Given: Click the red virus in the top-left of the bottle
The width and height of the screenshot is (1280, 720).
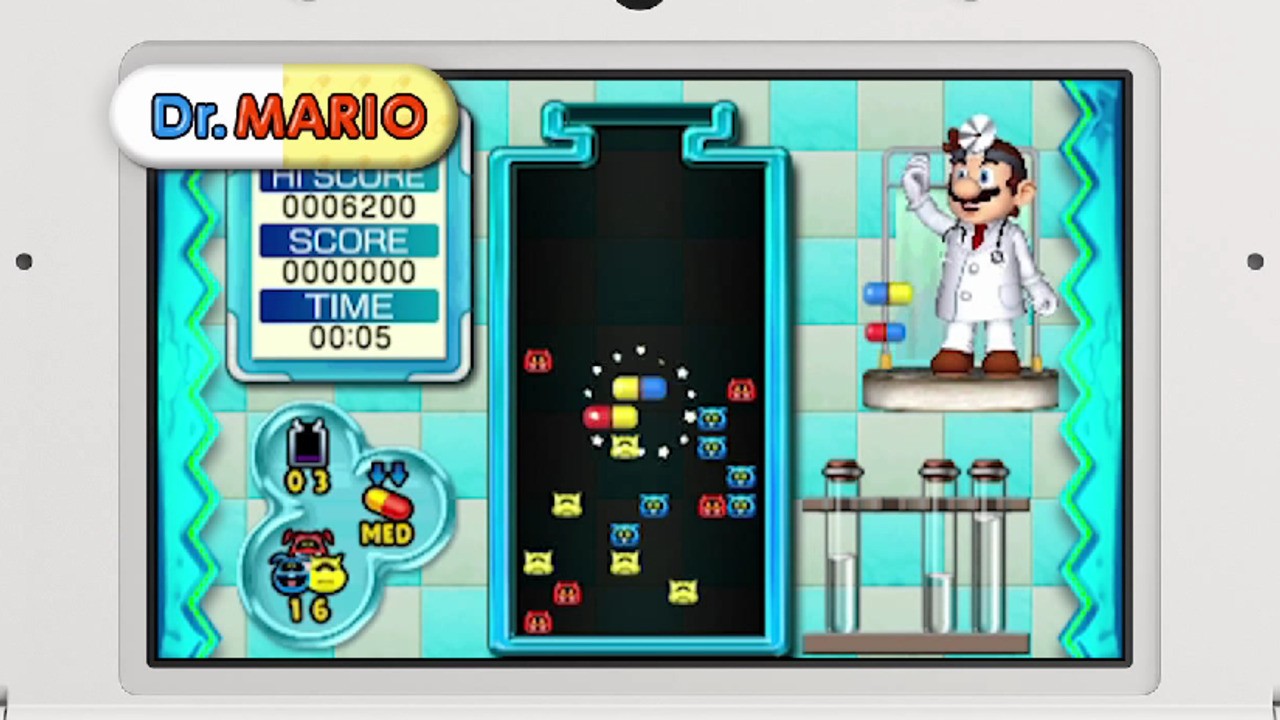Looking at the screenshot, I should point(538,362).
